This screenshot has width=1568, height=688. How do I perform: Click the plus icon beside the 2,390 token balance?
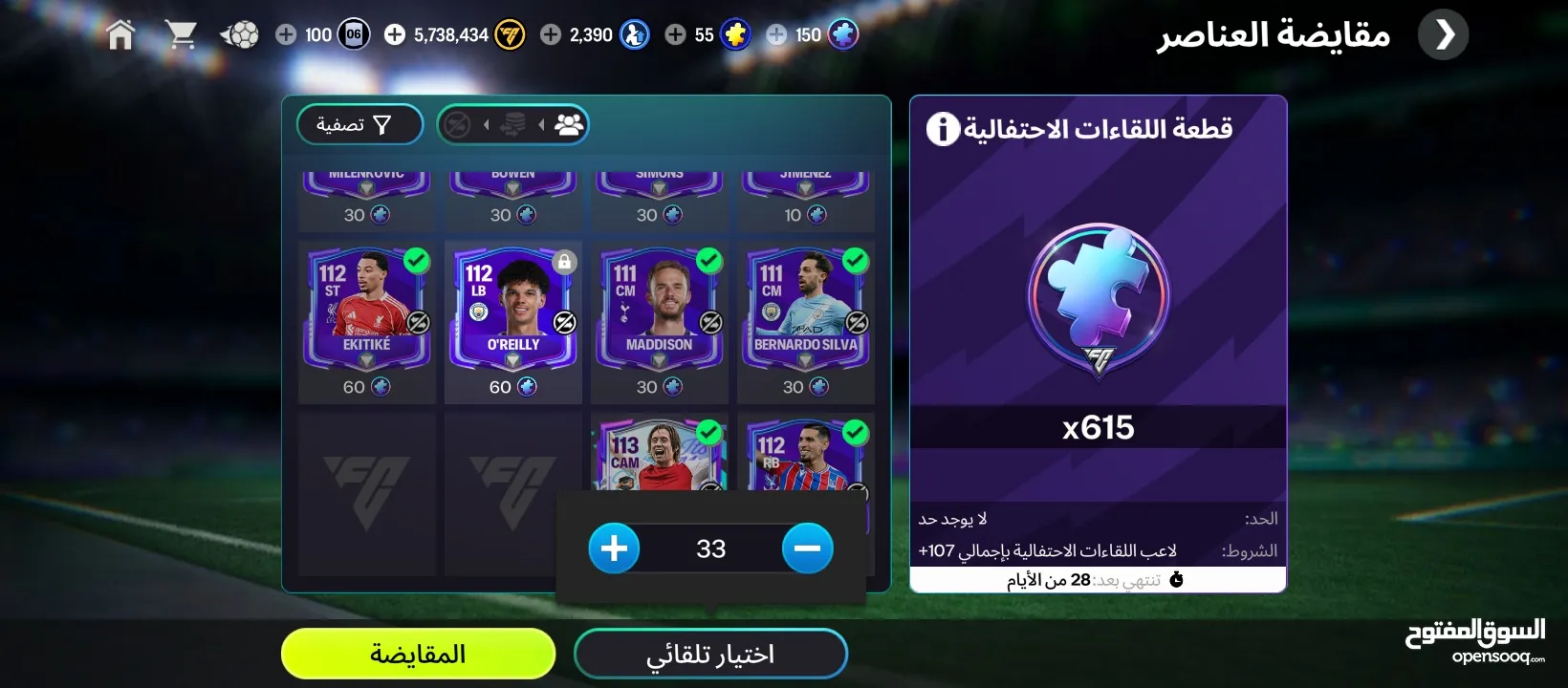pos(550,33)
